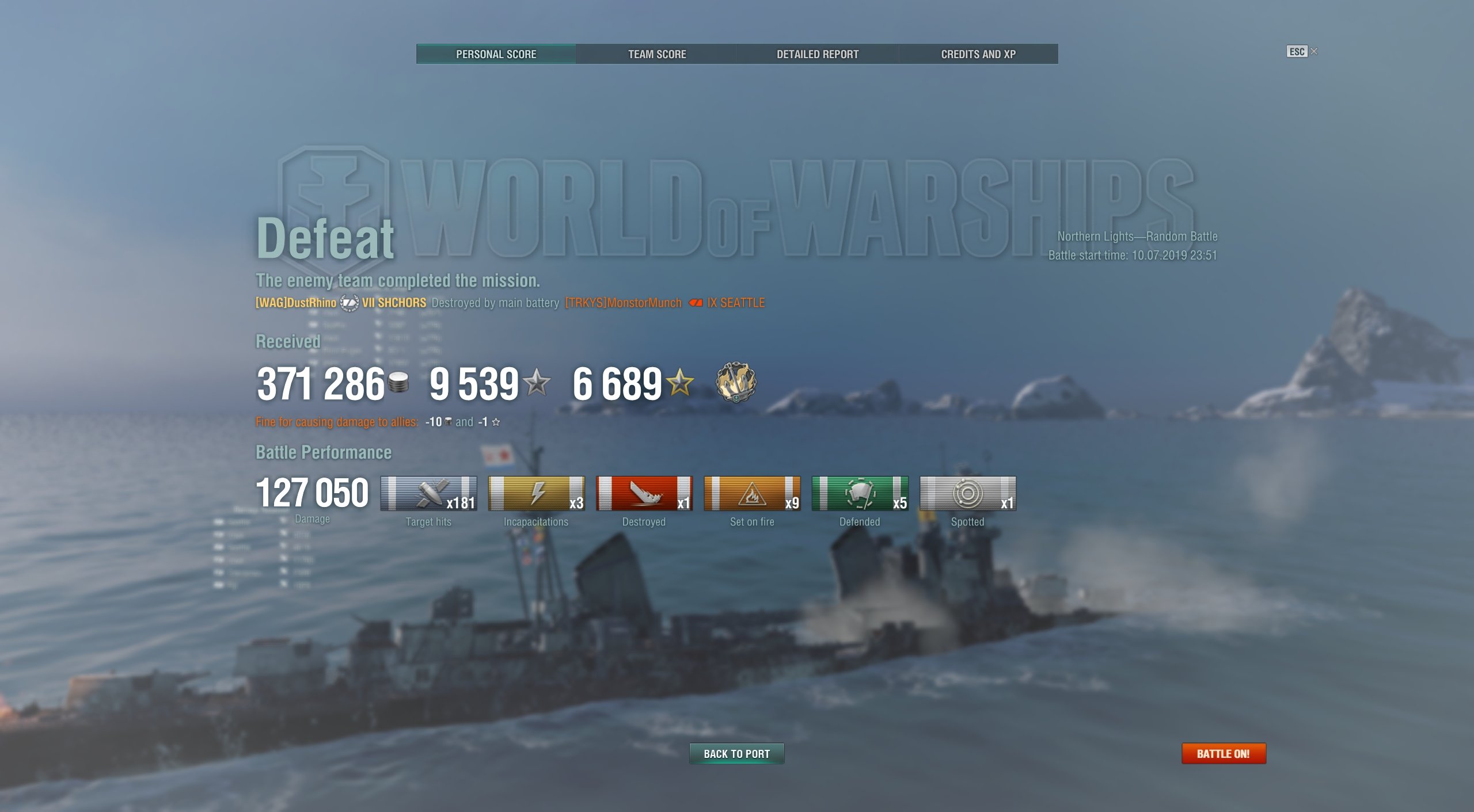
Task: Open the Team Score tab
Action: coord(656,54)
